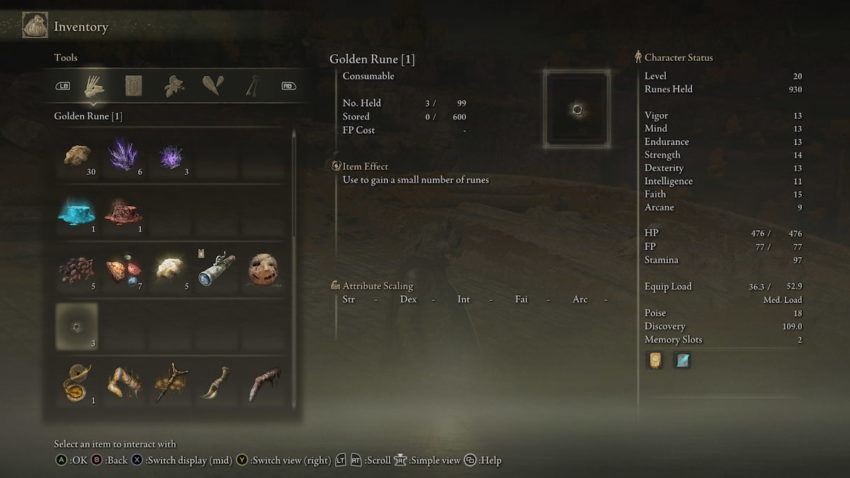850x478 pixels.
Task: Select the tan mushroom stack of 30
Action: pos(76,156)
